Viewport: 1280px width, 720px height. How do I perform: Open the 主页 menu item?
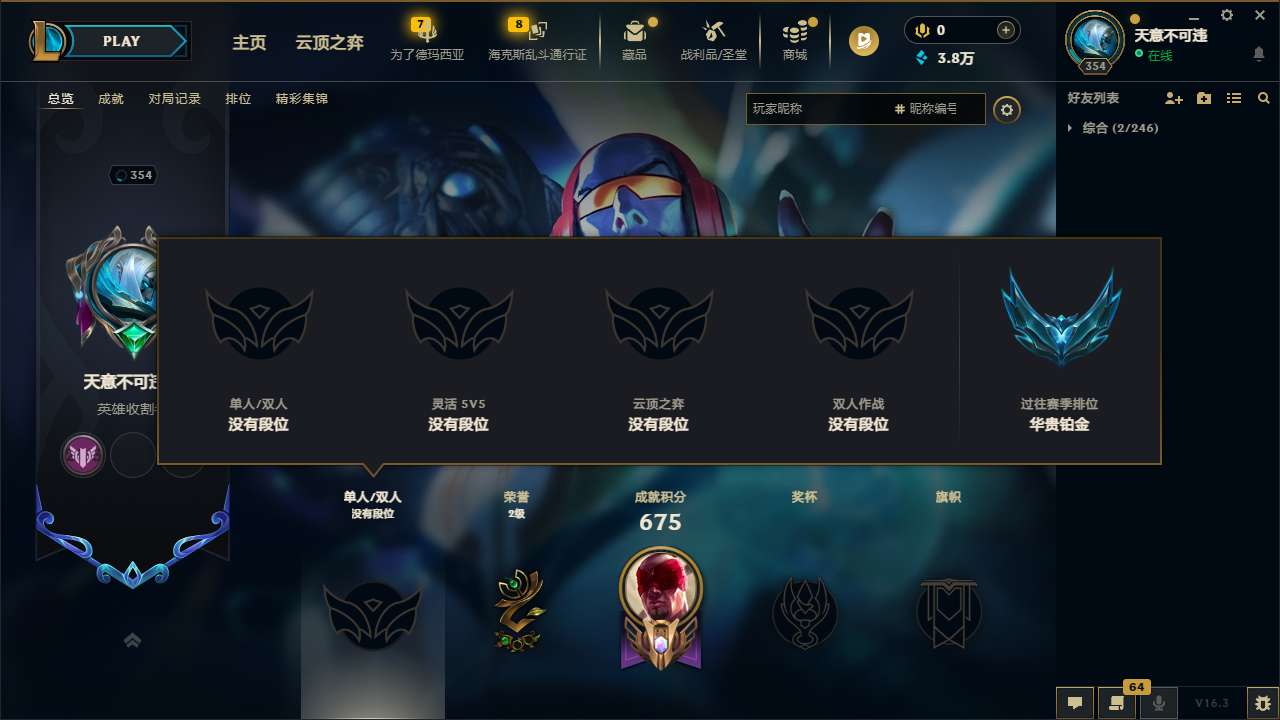pos(249,43)
